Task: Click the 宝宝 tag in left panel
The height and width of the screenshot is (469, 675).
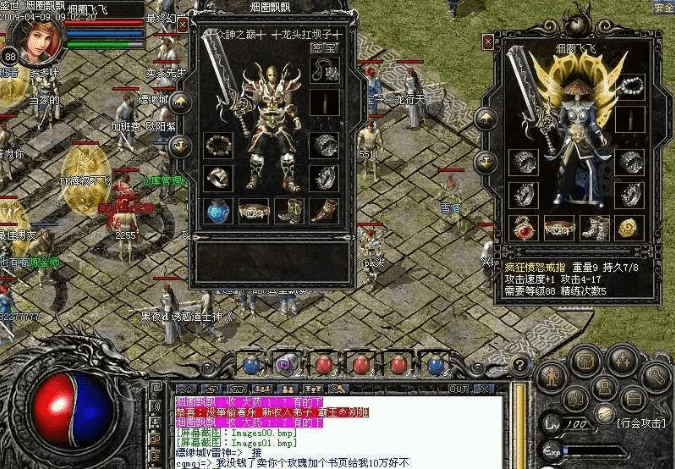Action: 325,46
